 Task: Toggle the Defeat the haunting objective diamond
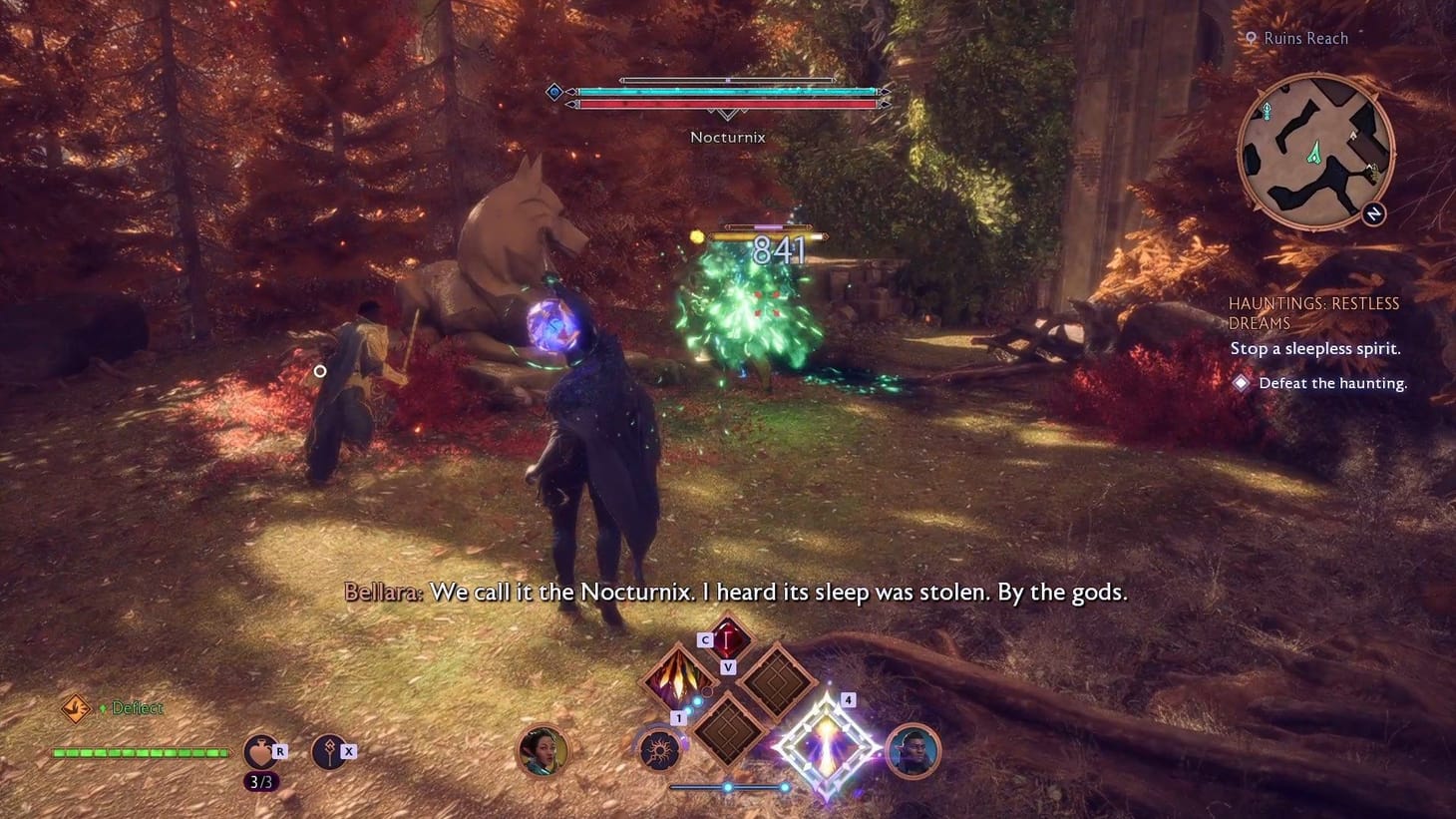tap(1241, 383)
